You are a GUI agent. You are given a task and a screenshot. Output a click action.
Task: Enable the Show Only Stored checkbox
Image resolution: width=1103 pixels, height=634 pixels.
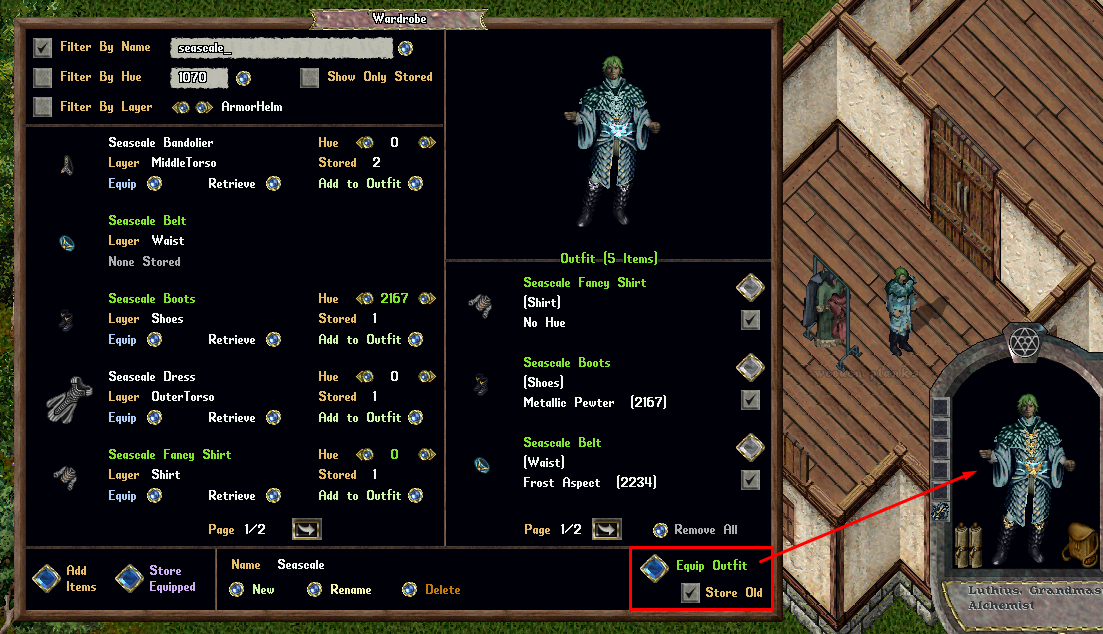[x=310, y=77]
